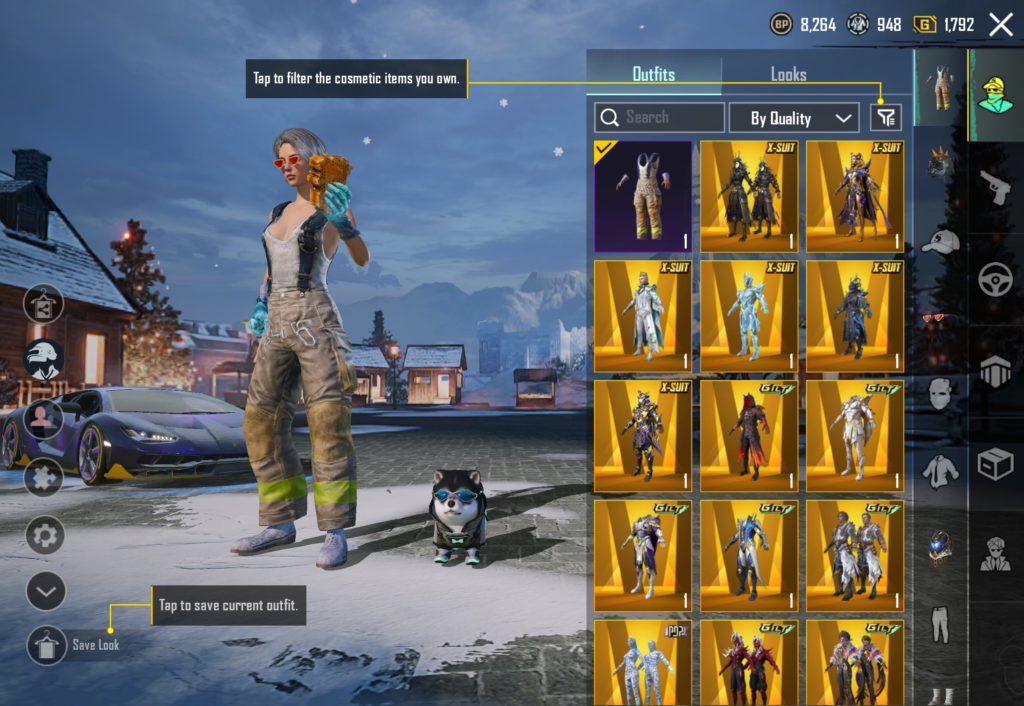
Task: Switch to the Looks tab
Action: tap(788, 75)
